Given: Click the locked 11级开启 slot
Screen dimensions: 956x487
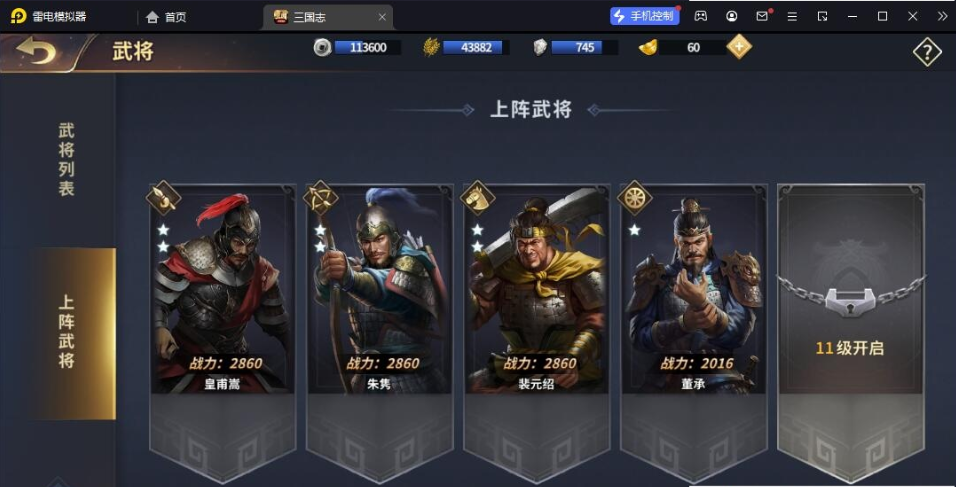Looking at the screenshot, I should (850, 300).
